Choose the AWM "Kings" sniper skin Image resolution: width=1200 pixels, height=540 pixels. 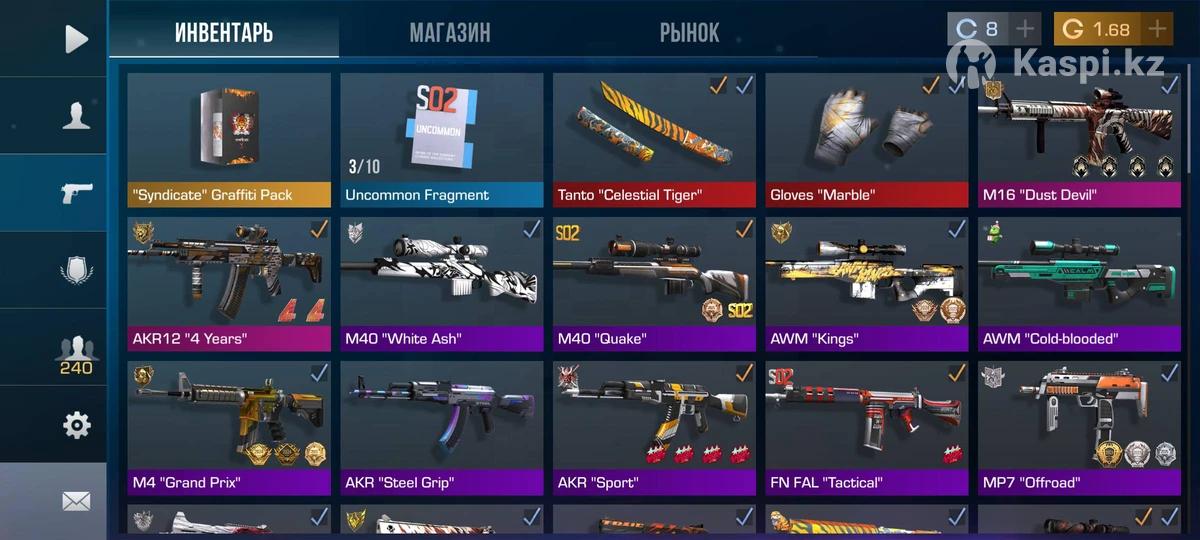(867, 283)
